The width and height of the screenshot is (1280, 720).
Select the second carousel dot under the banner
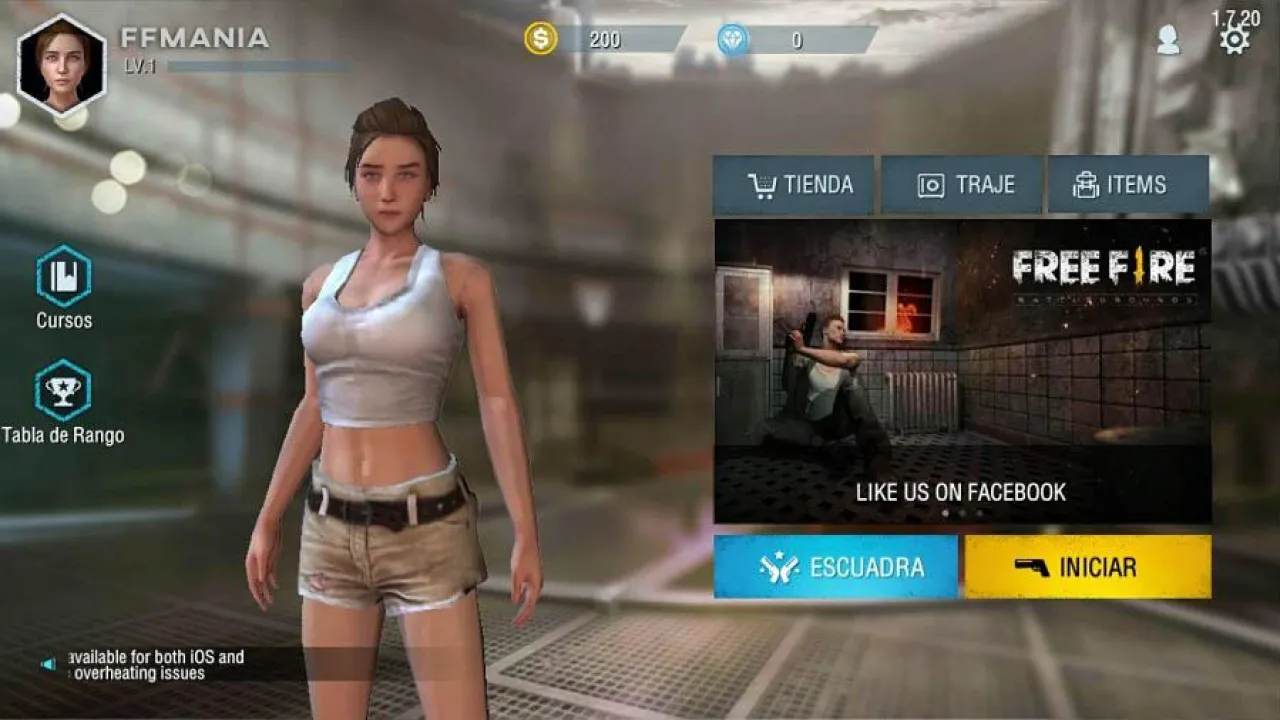(x=960, y=511)
